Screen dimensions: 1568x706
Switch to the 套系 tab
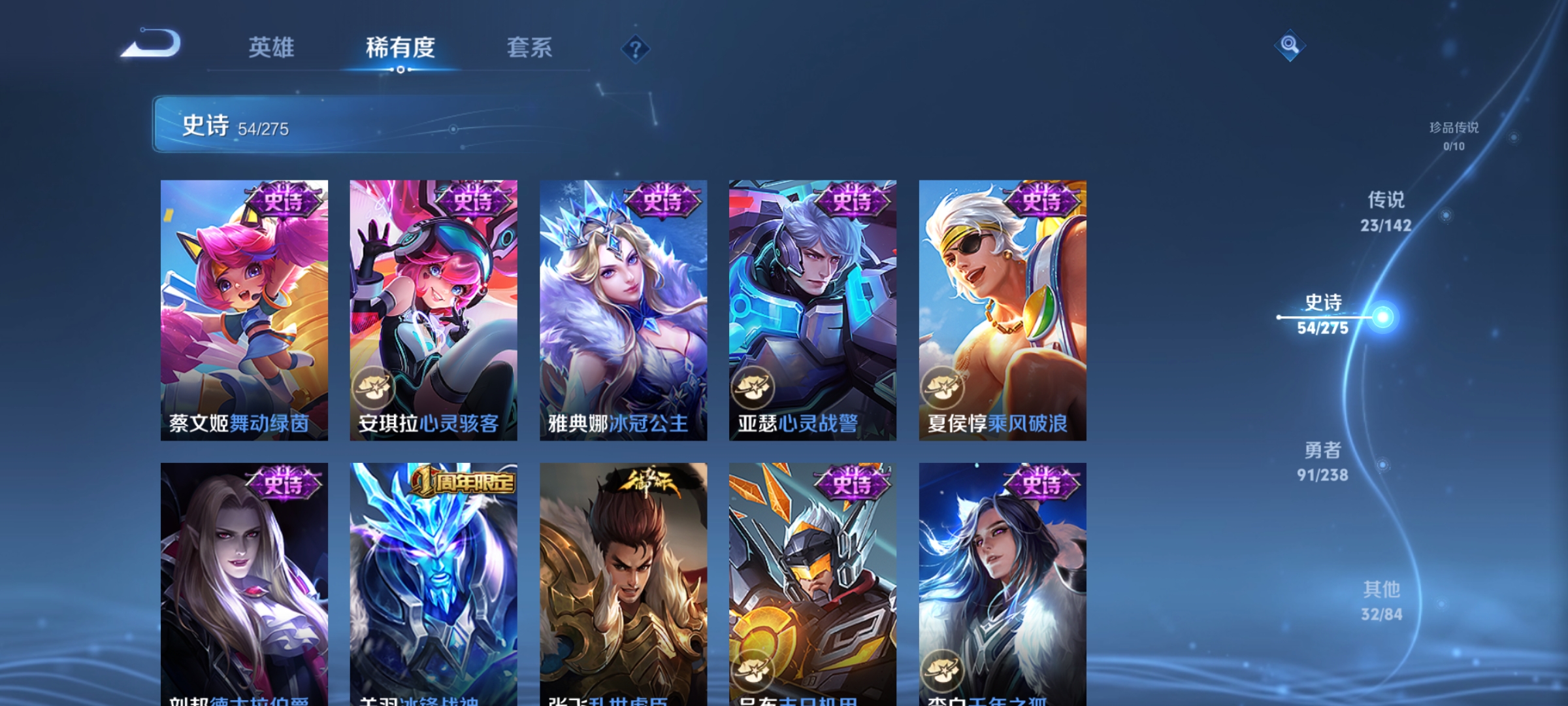click(x=530, y=48)
